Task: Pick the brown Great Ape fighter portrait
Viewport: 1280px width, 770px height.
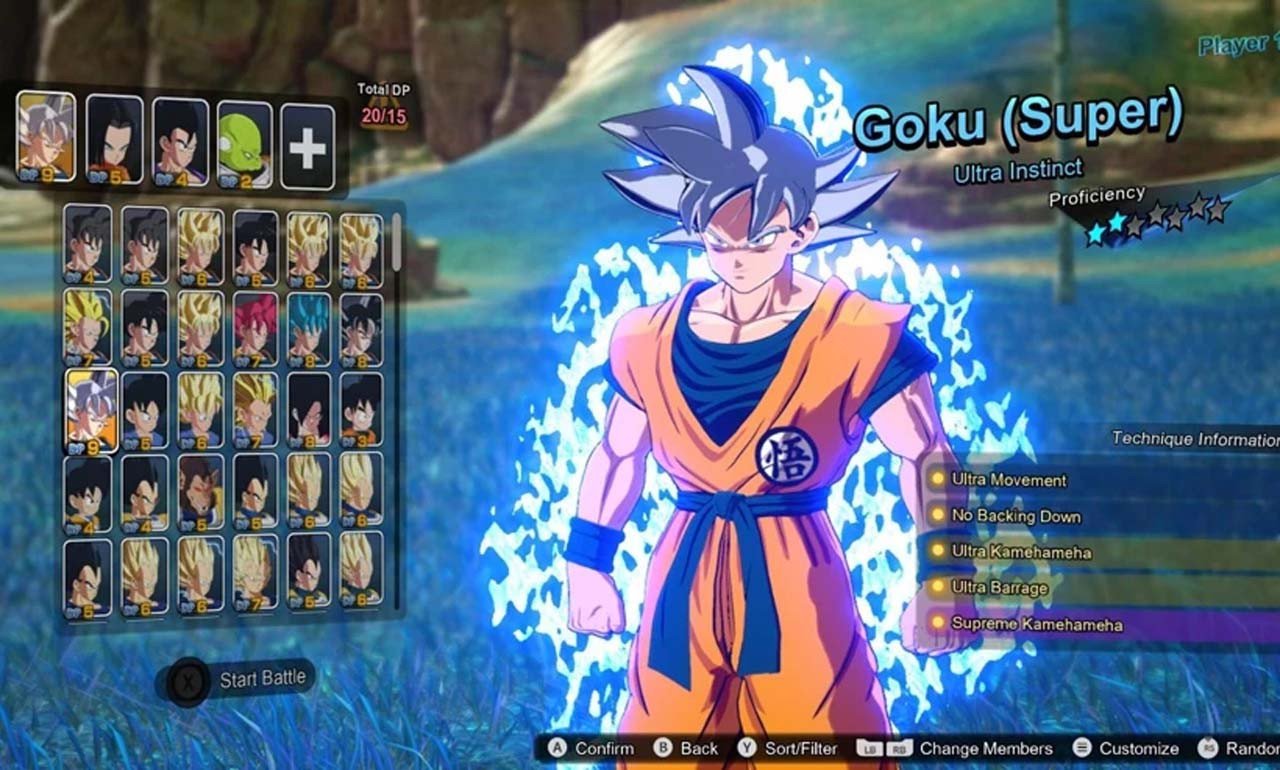Action: 201,491
